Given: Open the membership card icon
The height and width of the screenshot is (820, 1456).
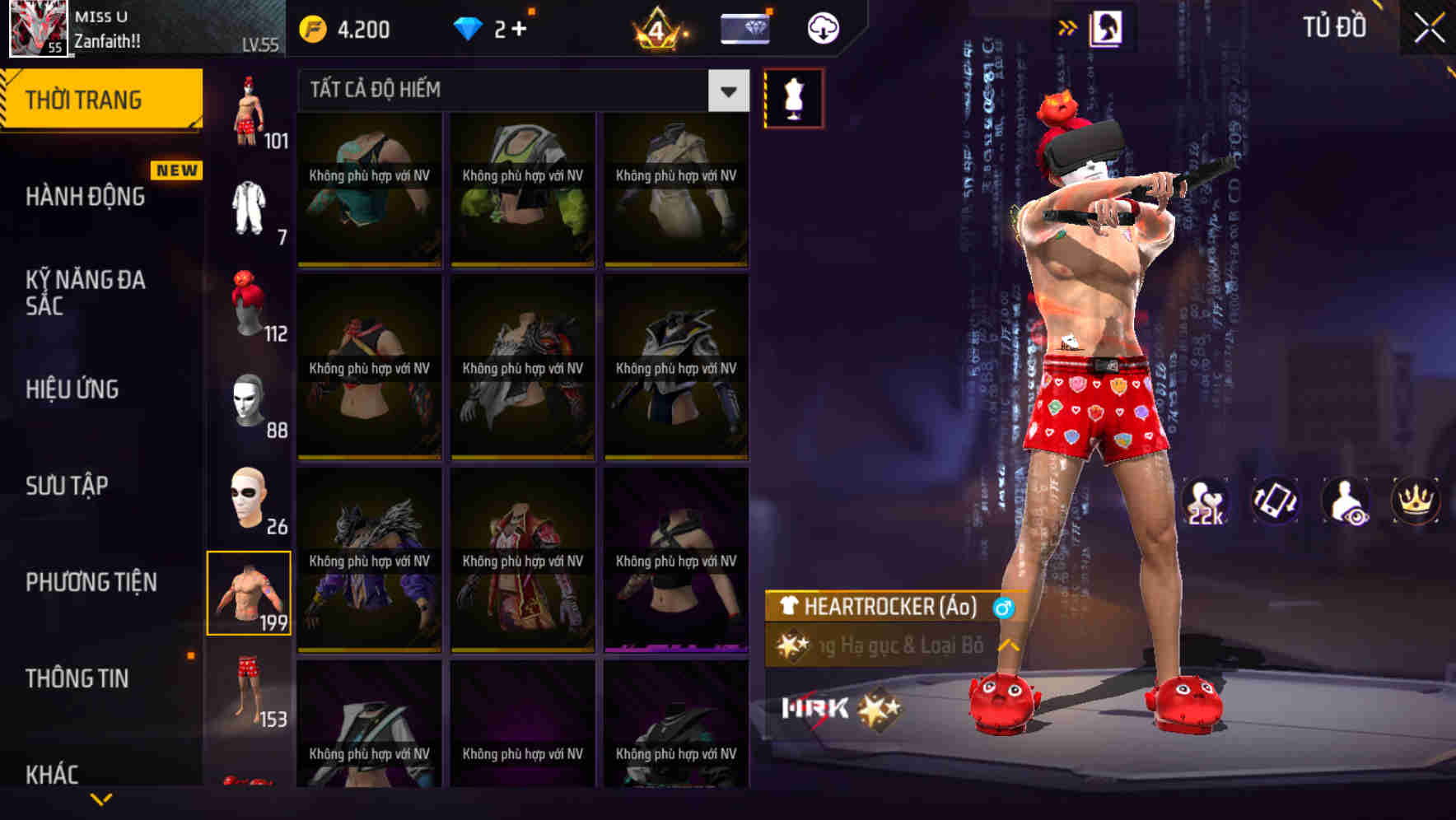Looking at the screenshot, I should [x=744, y=27].
